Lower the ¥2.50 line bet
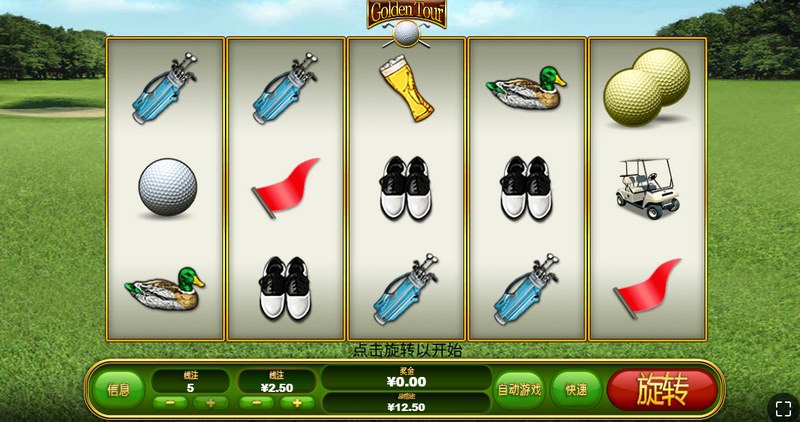 256,403
